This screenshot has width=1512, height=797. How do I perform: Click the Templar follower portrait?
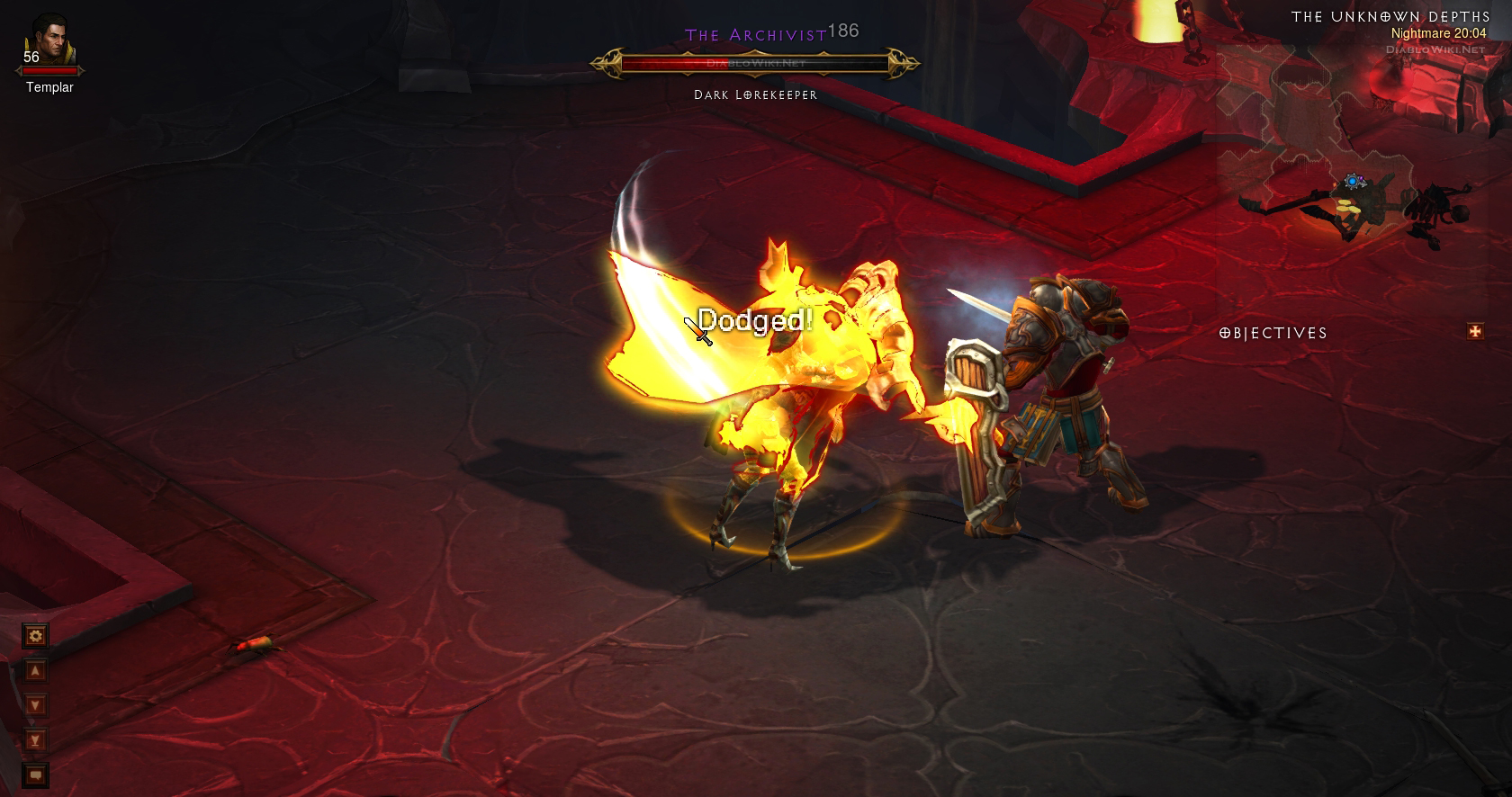[x=49, y=41]
